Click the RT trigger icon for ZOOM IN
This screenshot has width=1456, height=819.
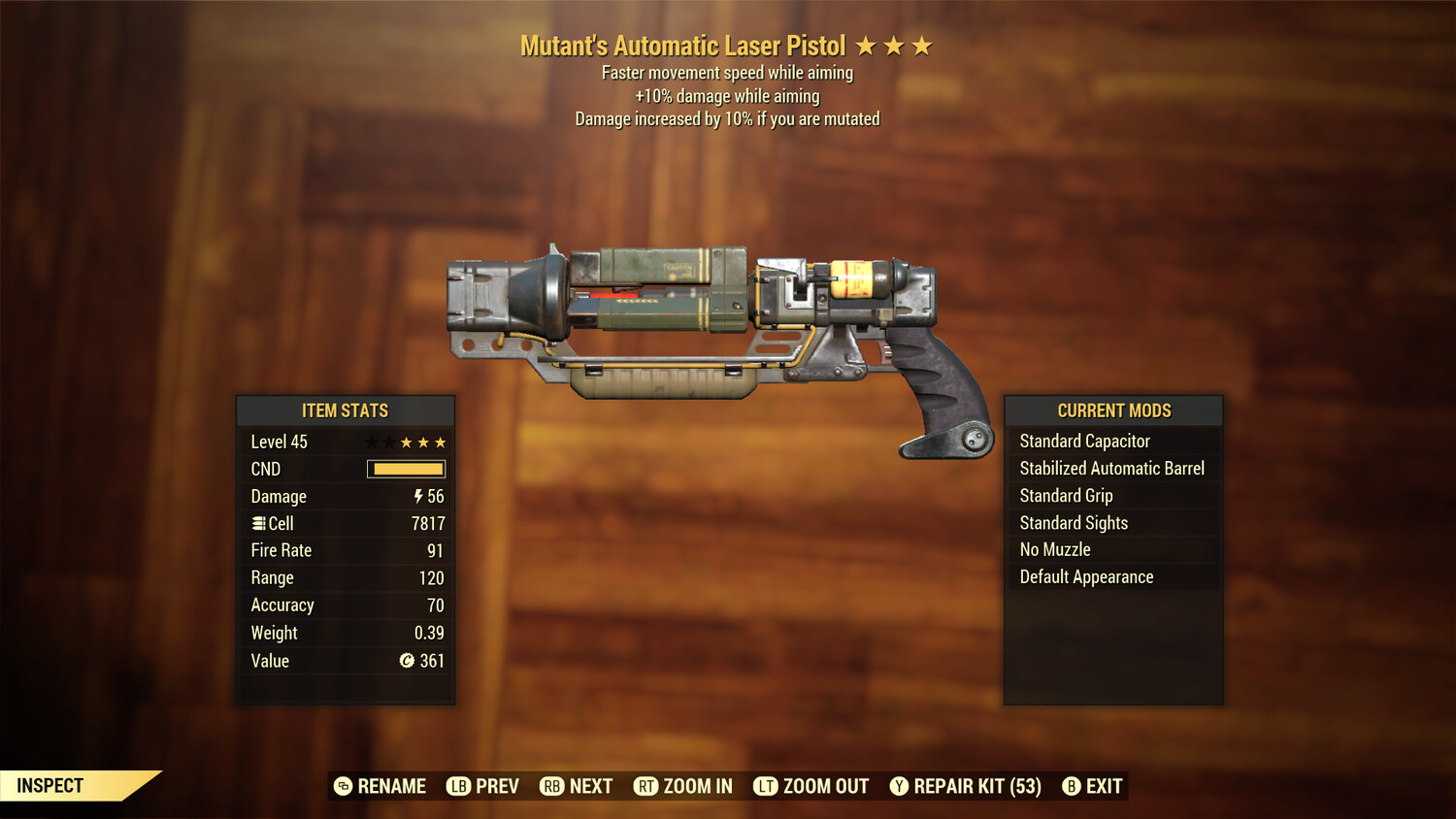646,786
